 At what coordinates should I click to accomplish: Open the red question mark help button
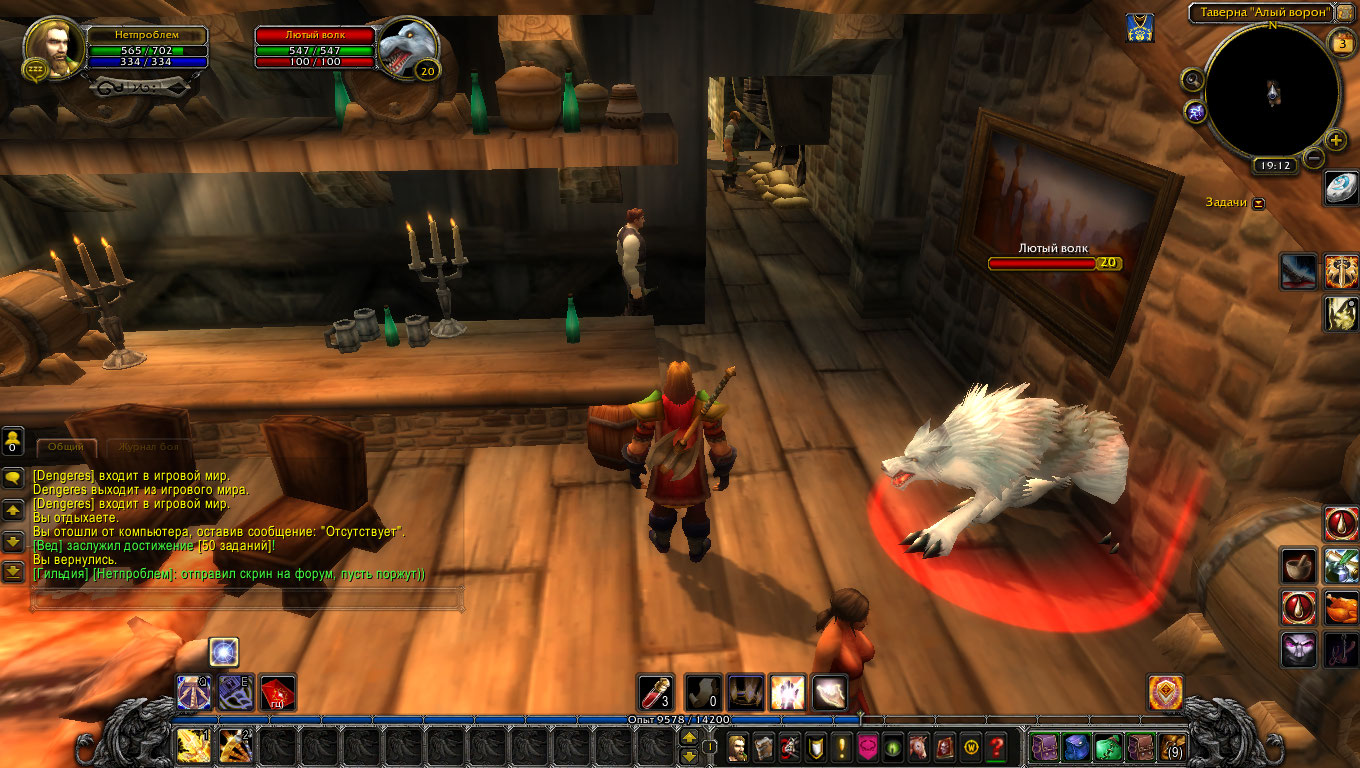tap(996, 746)
